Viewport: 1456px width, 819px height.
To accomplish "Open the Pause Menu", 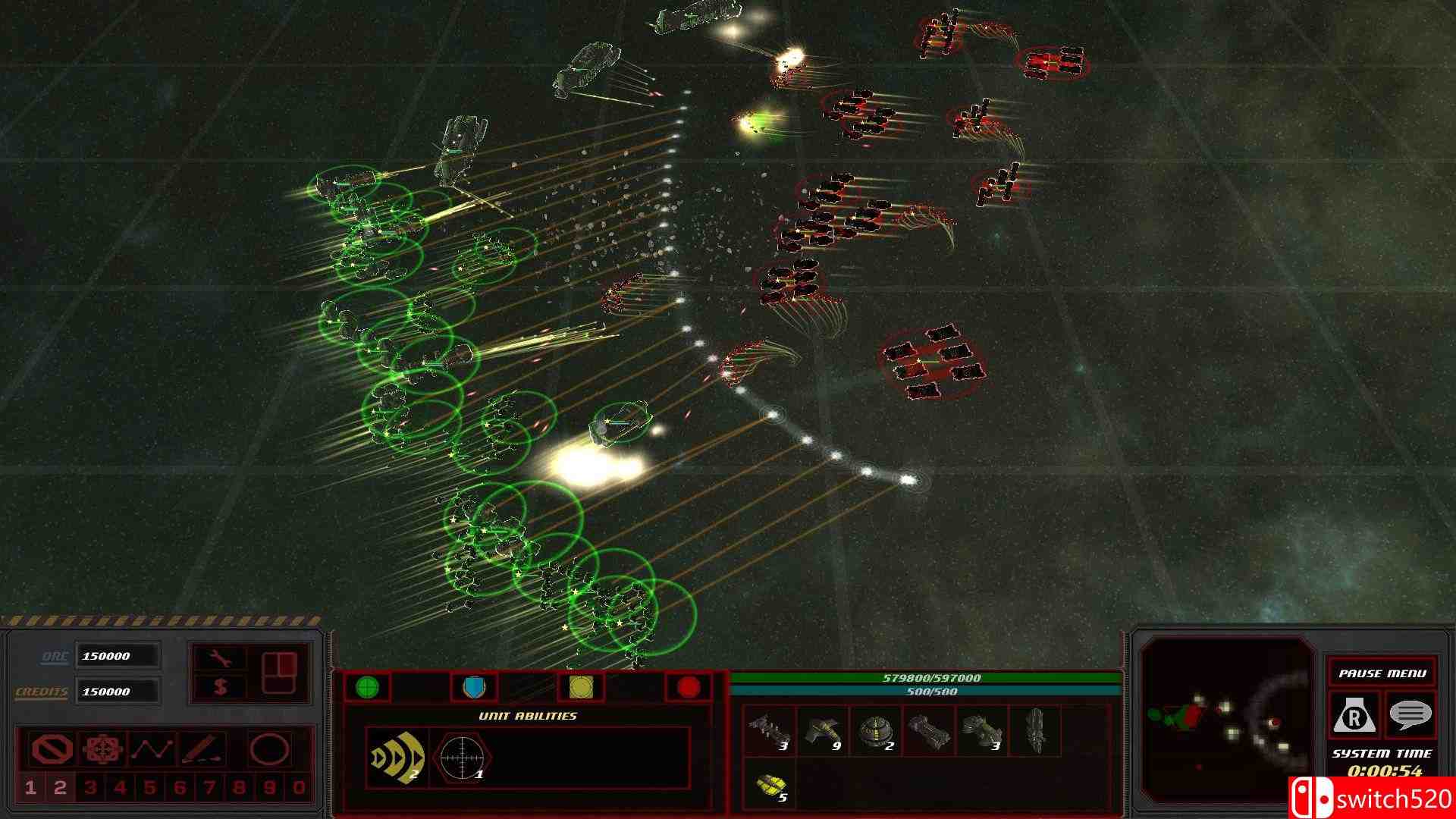I will (1384, 672).
